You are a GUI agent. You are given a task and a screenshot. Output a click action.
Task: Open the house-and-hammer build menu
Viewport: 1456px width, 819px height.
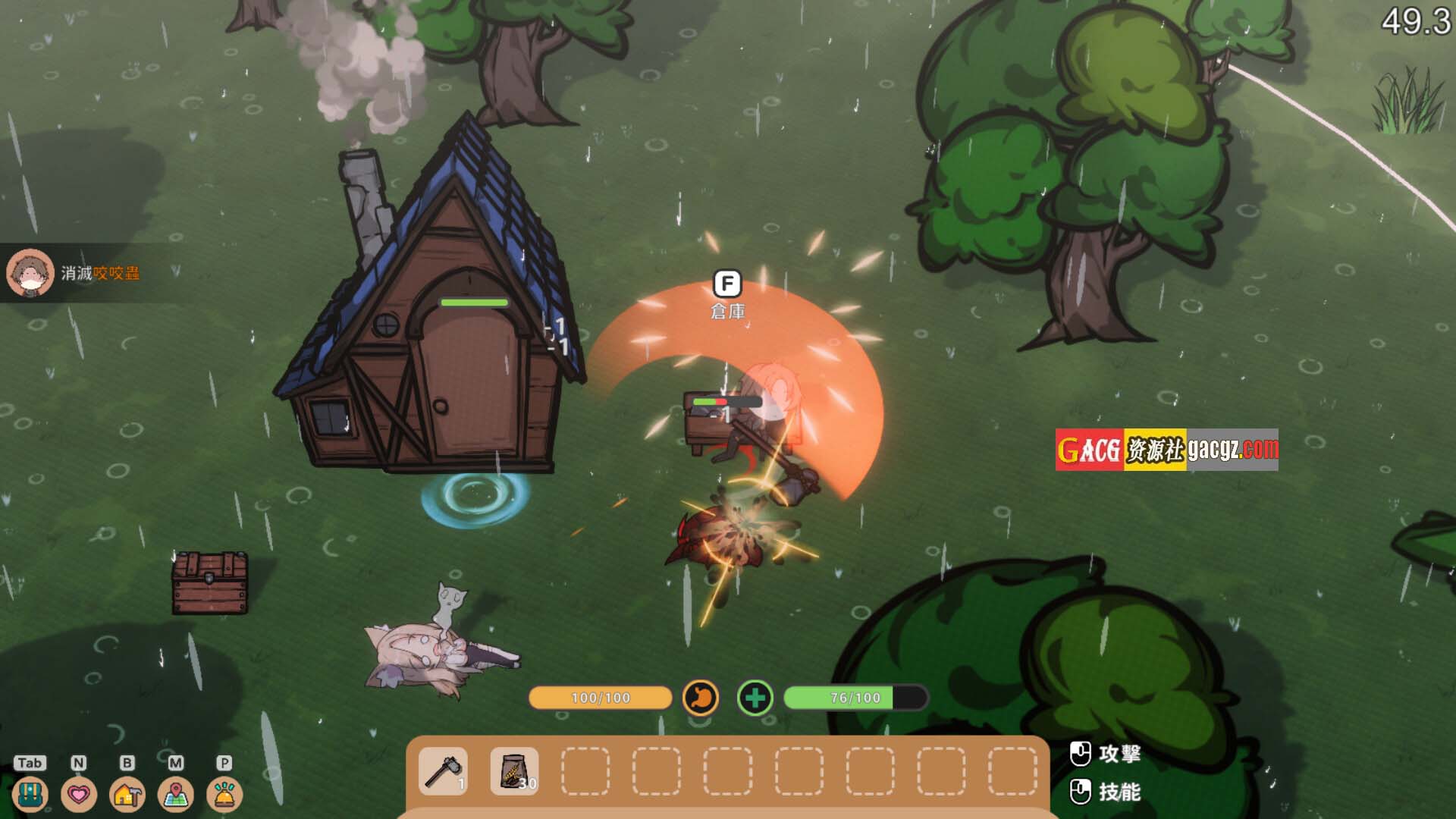point(127,794)
